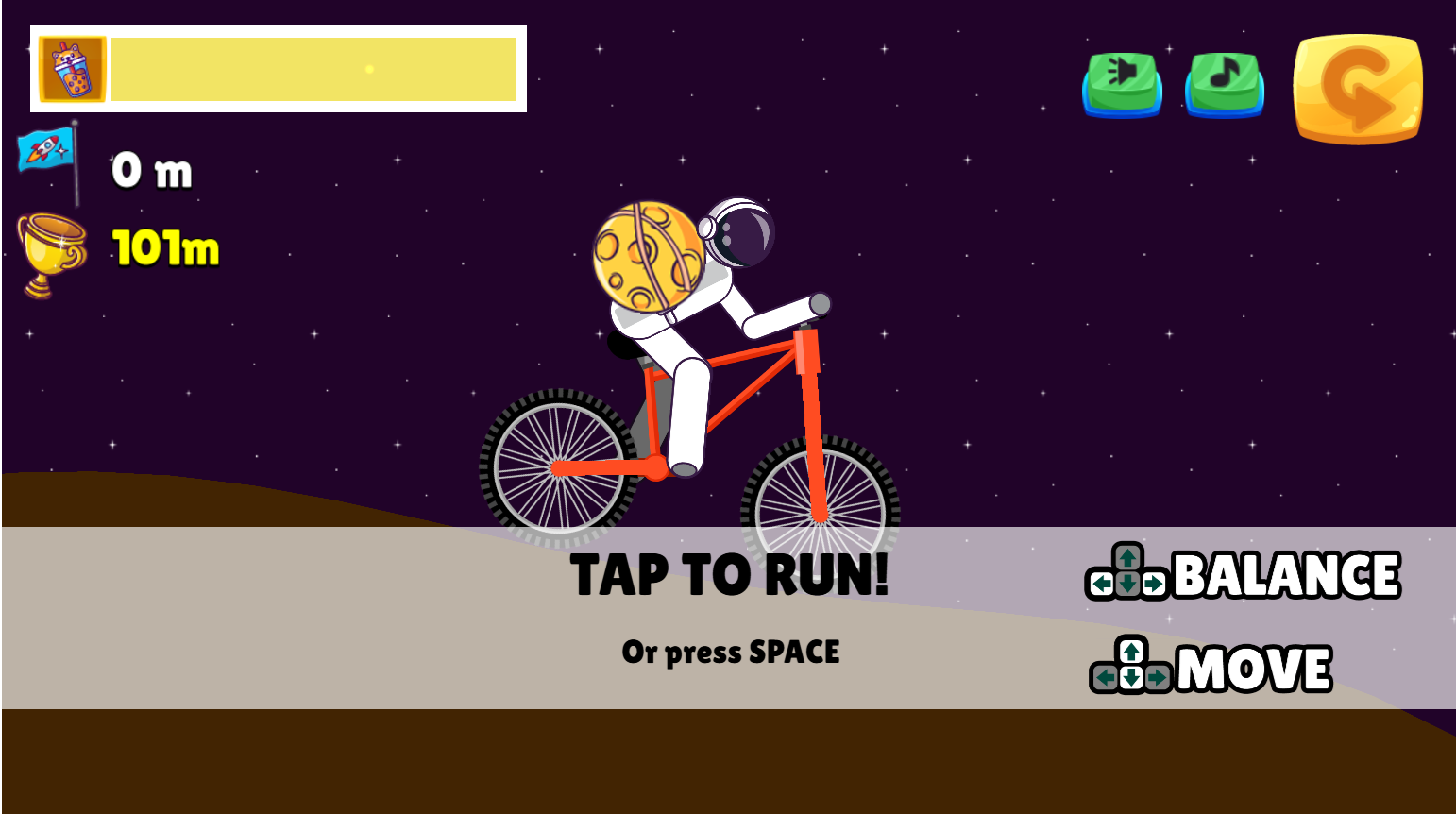Click the 0 m distance counter
This screenshot has height=814, width=1456.
(151, 170)
